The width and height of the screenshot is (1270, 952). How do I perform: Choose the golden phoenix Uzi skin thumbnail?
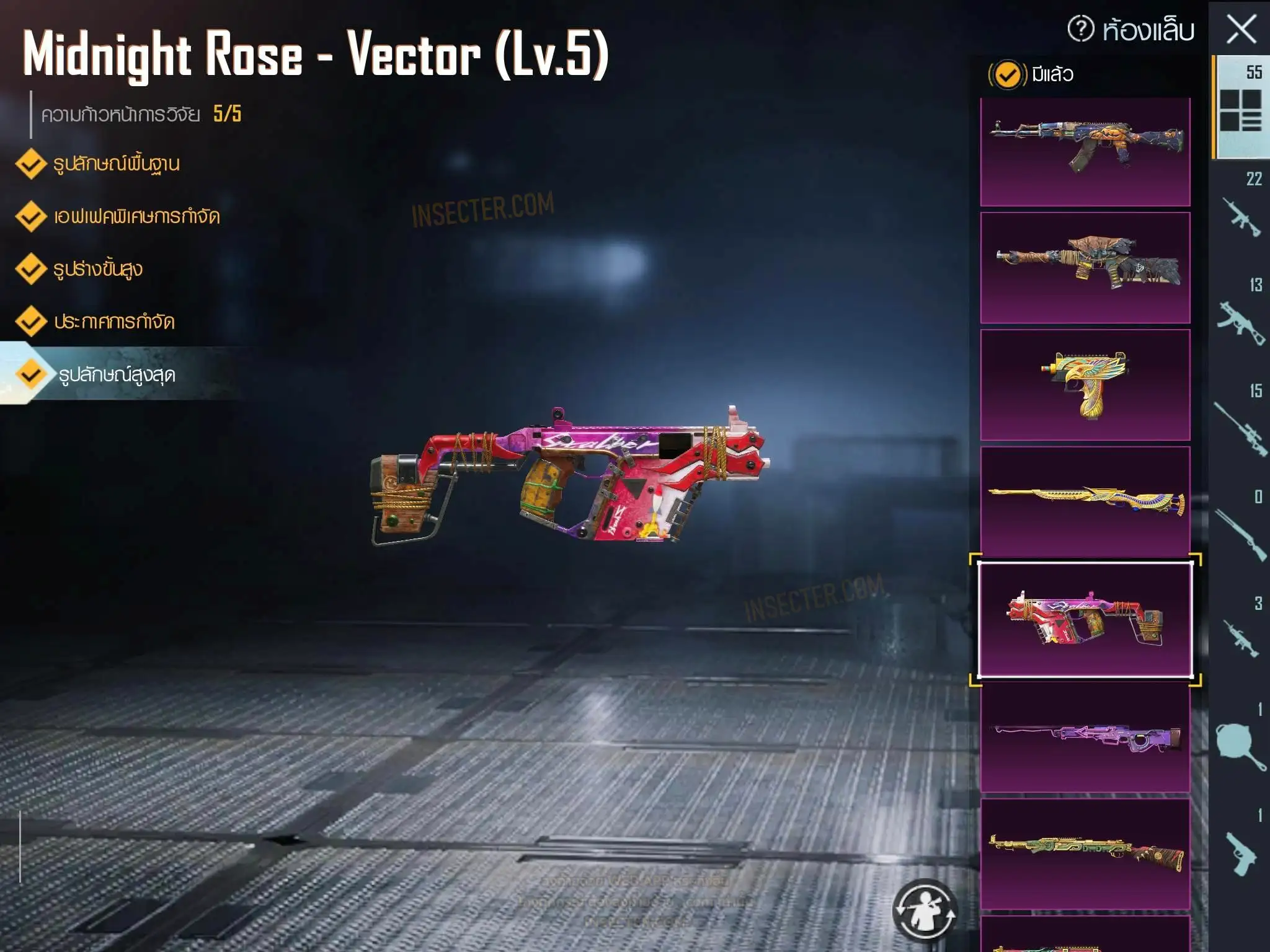click(1085, 384)
